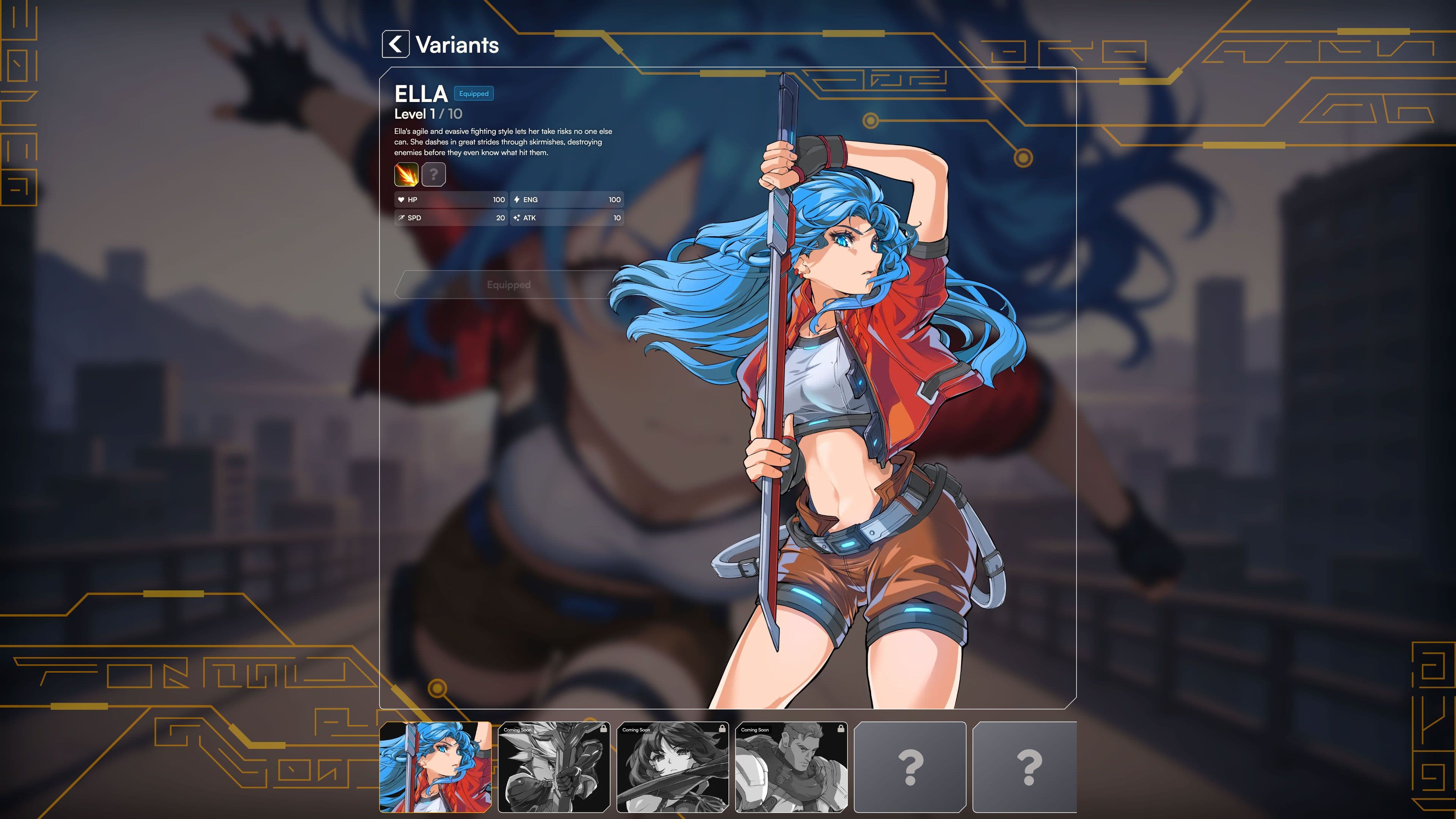
Task: Click the lock icon on the swordsman Coming Soon card
Action: pos(605,728)
